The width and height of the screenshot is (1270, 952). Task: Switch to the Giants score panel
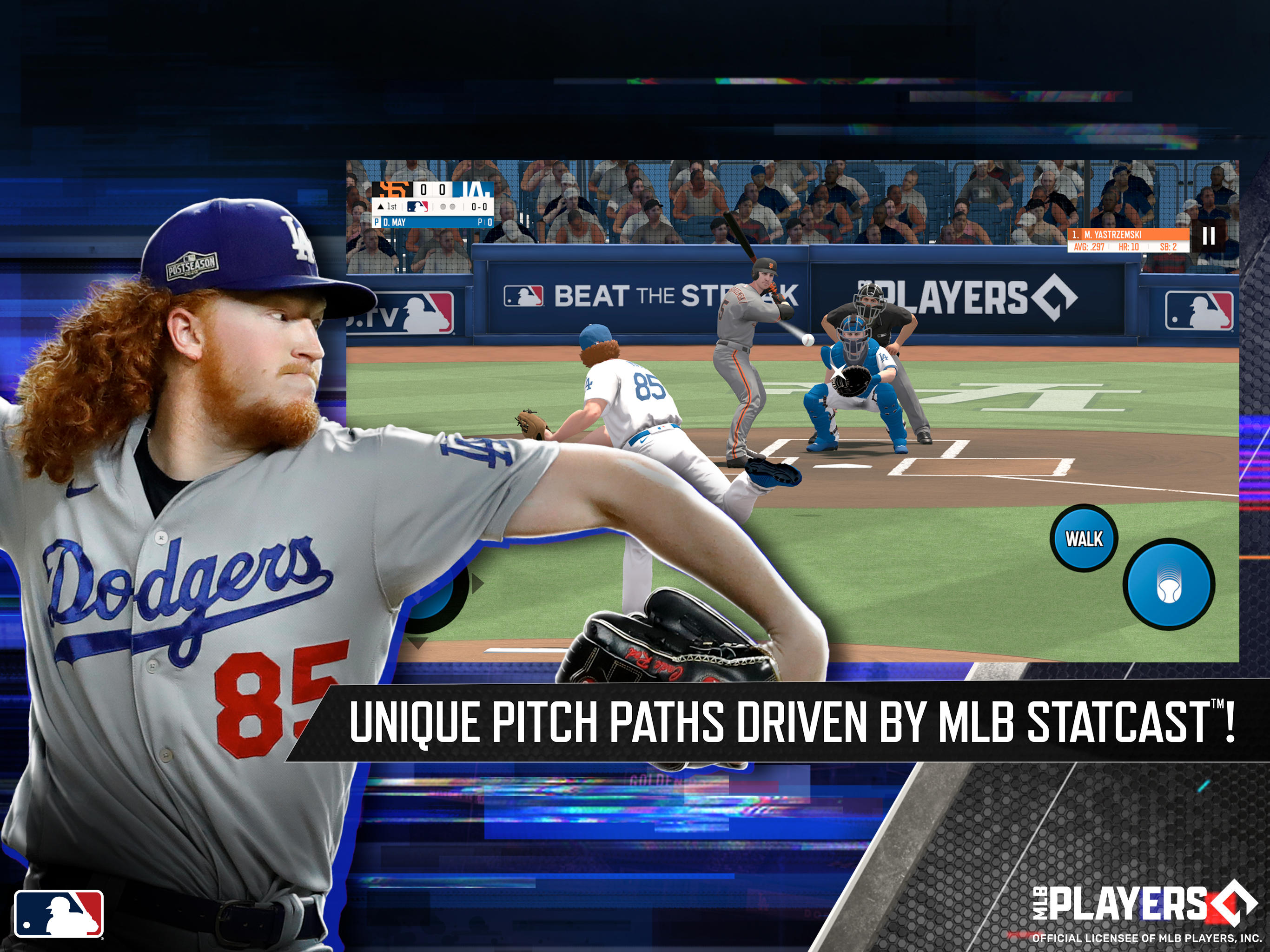(x=423, y=190)
